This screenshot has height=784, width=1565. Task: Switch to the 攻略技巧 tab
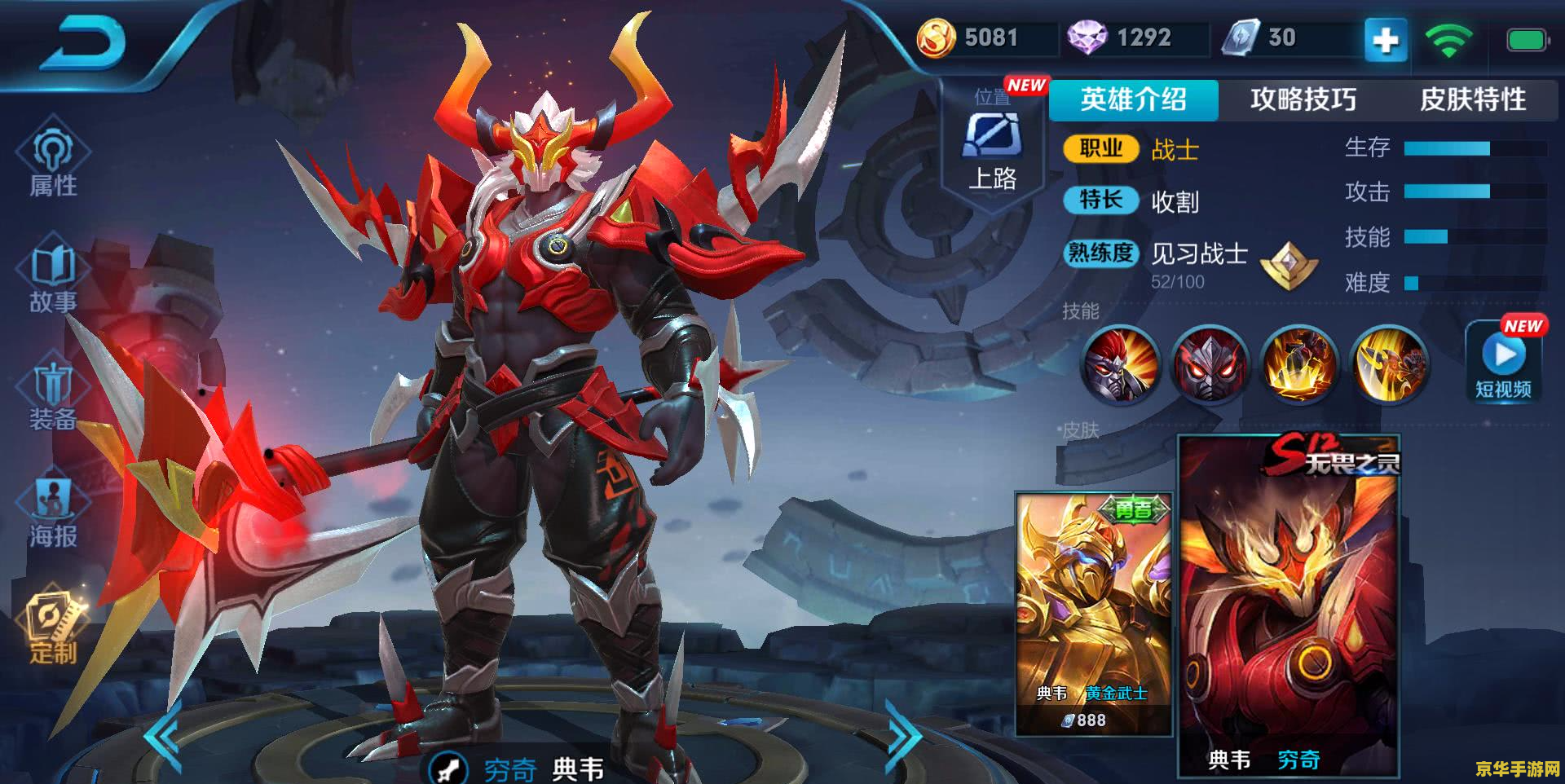[x=1303, y=99]
